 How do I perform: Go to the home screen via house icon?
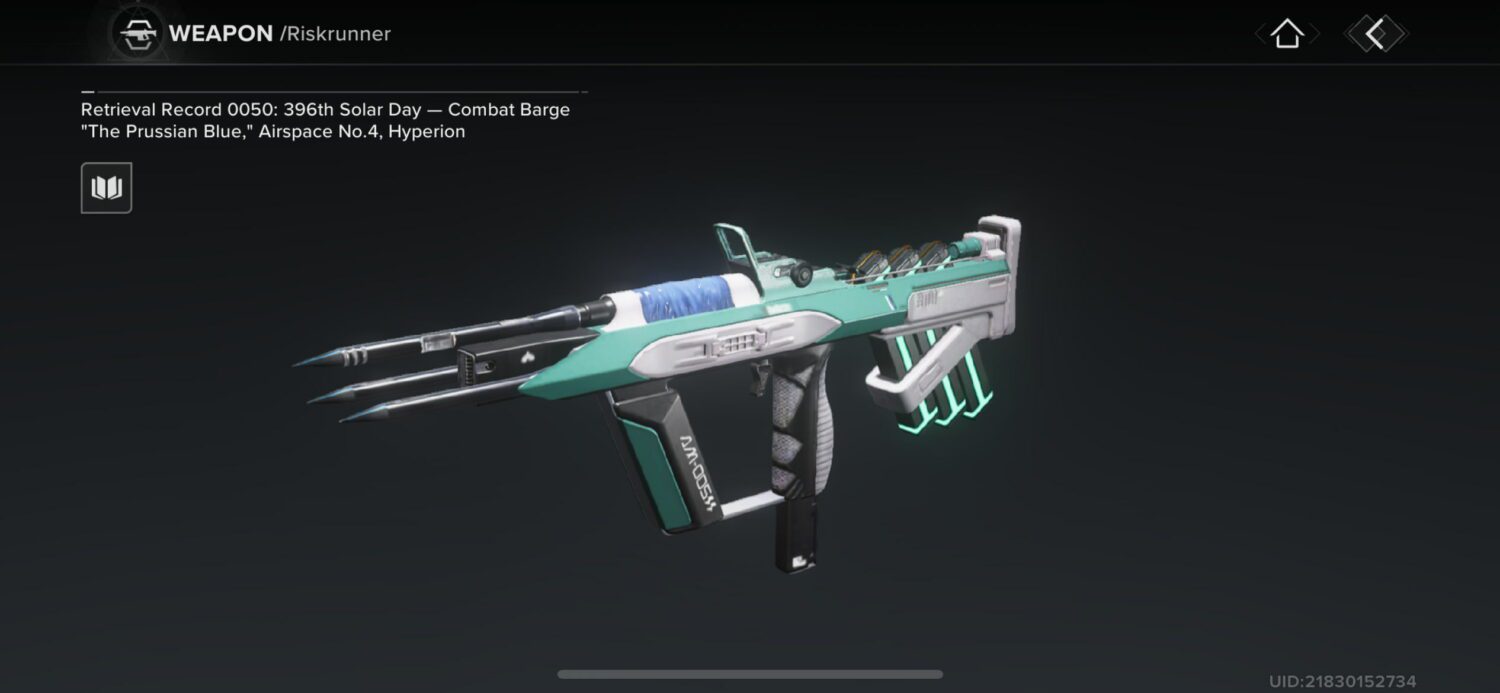tap(1287, 34)
